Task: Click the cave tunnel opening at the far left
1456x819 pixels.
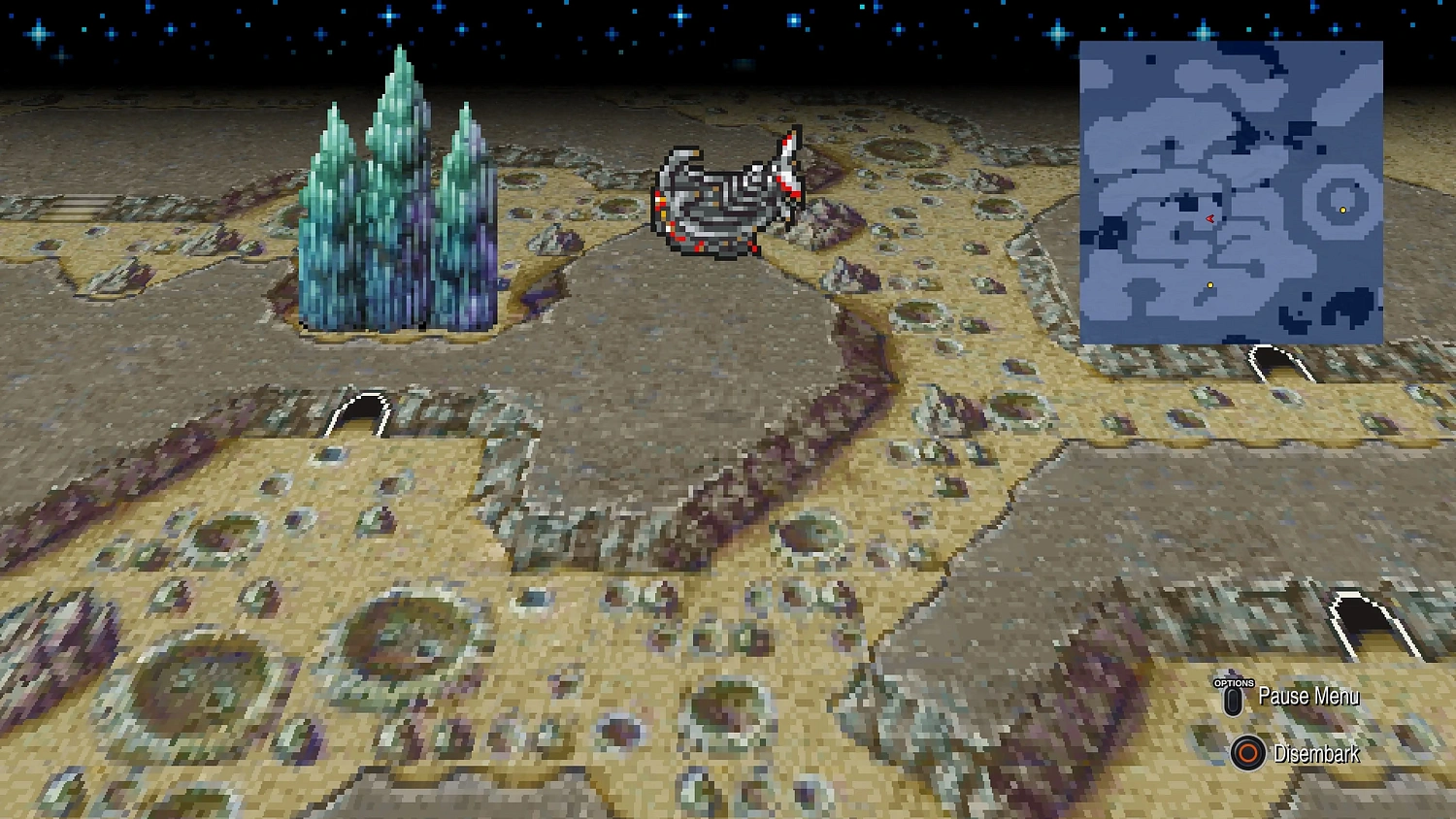Action: point(83,207)
